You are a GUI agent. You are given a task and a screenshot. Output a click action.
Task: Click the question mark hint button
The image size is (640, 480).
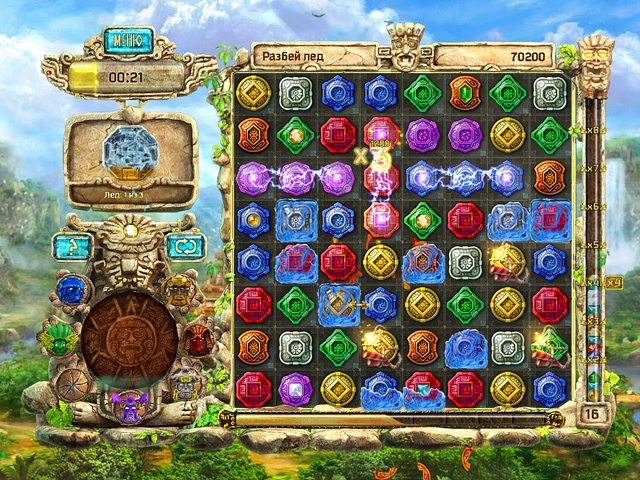[x=71, y=246]
